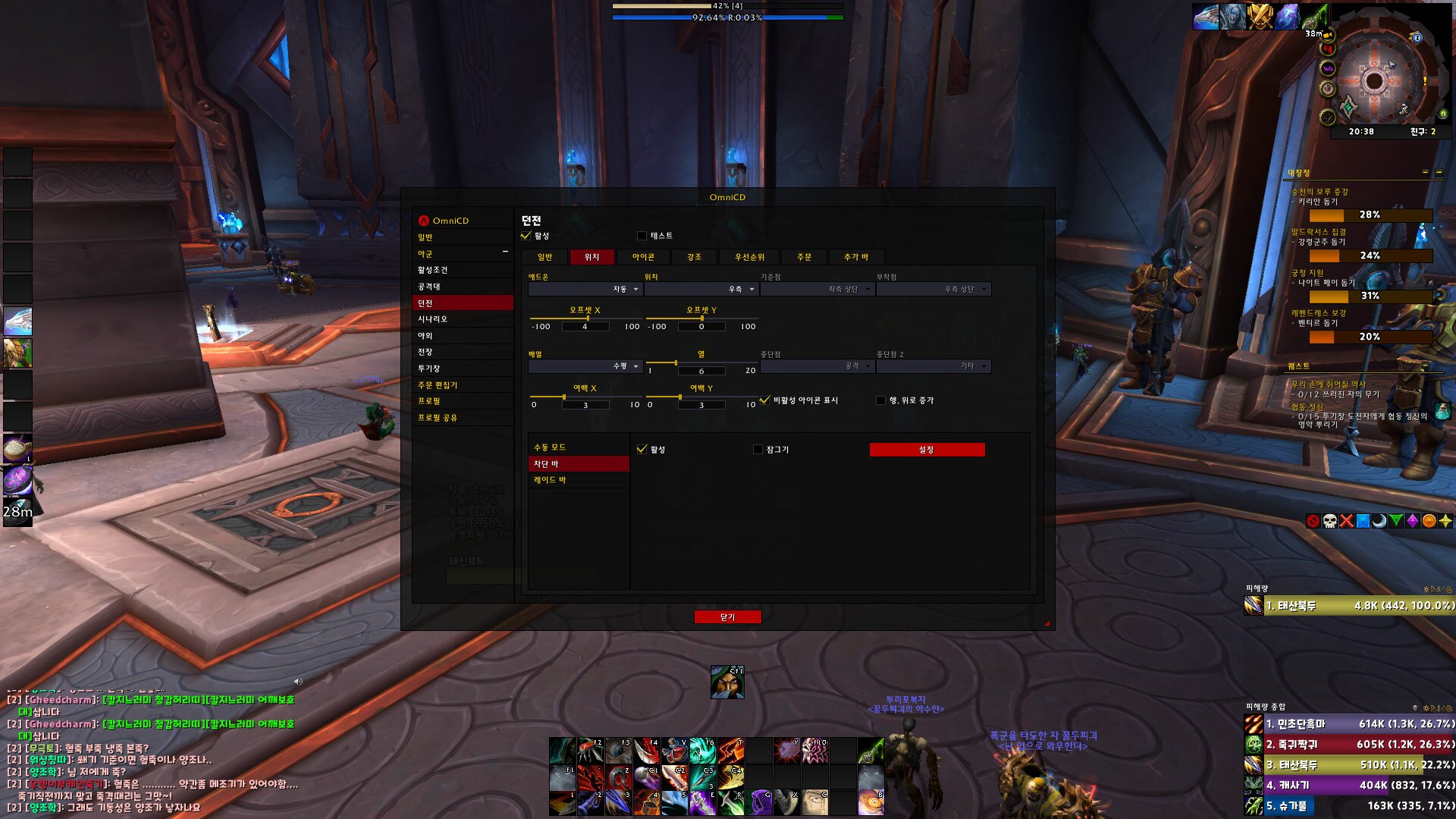Screen dimensions: 1456x819
Task: Select the 추가 바 tab
Action: (856, 257)
